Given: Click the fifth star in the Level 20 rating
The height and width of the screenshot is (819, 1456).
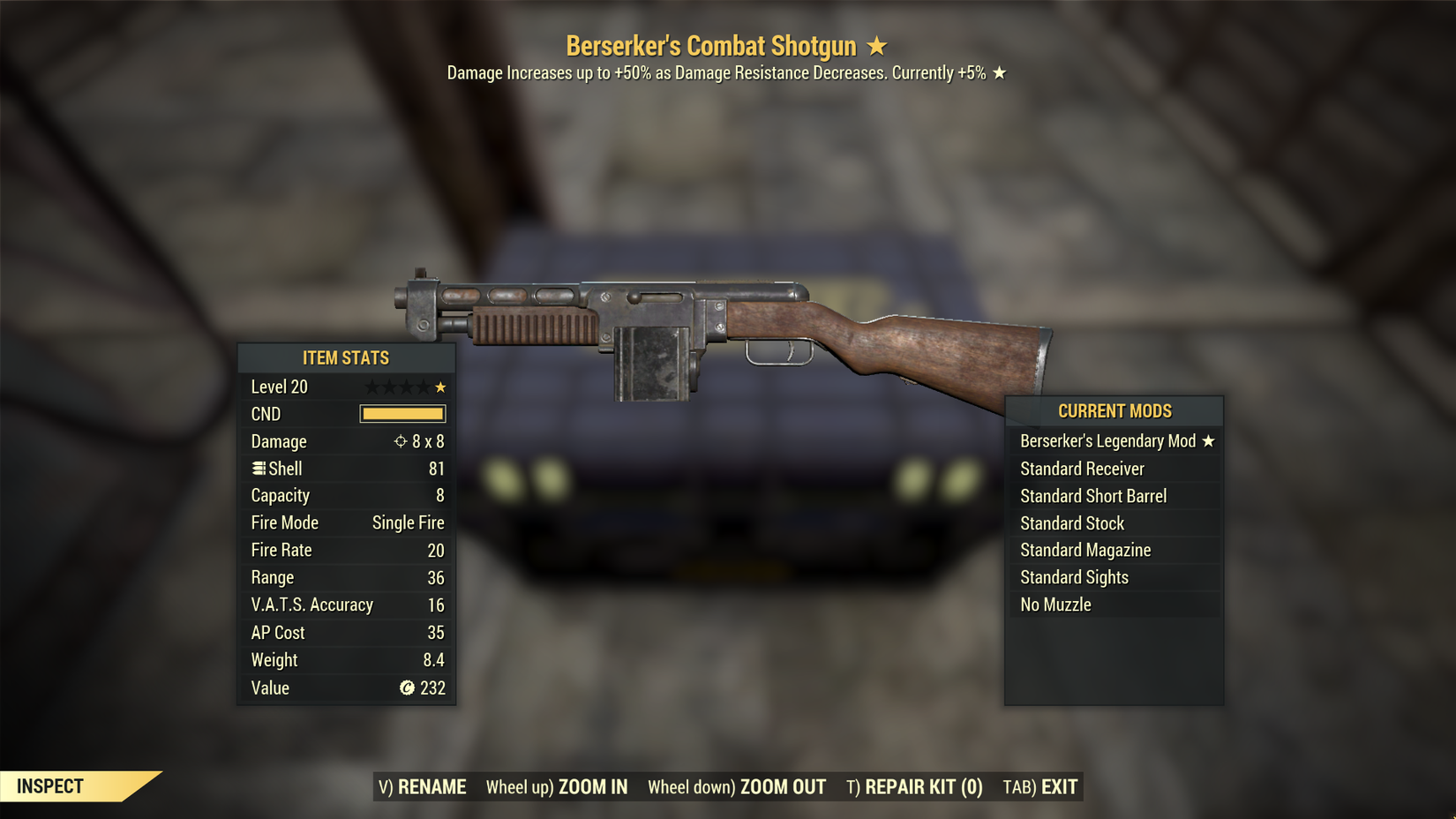Looking at the screenshot, I should [x=439, y=386].
